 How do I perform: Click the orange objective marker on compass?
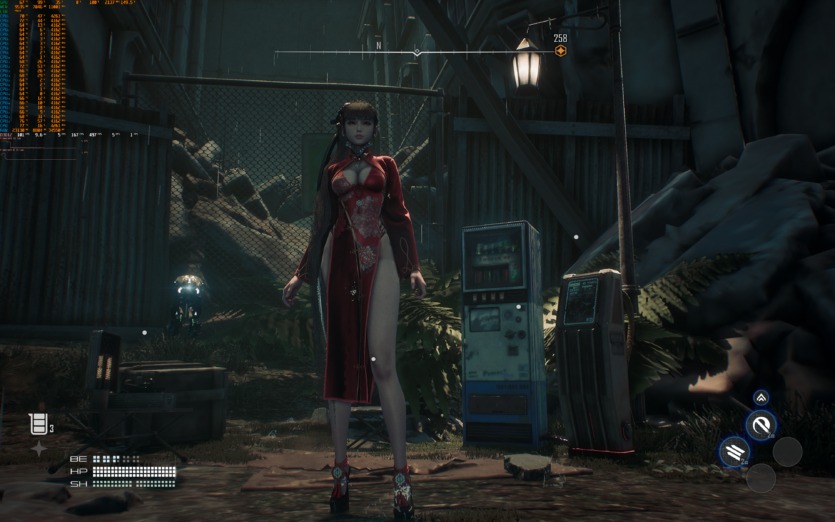coord(560,51)
